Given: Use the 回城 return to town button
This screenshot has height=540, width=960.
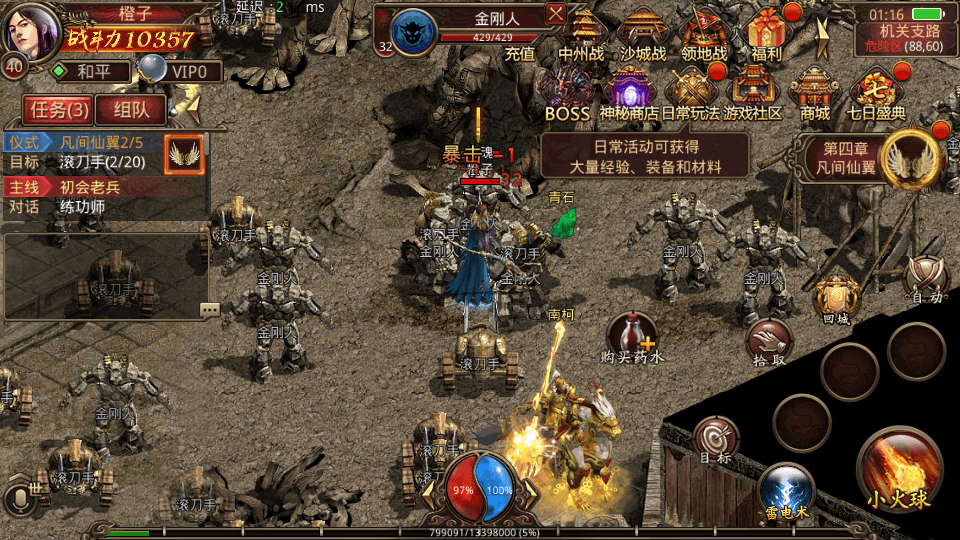Looking at the screenshot, I should (836, 297).
